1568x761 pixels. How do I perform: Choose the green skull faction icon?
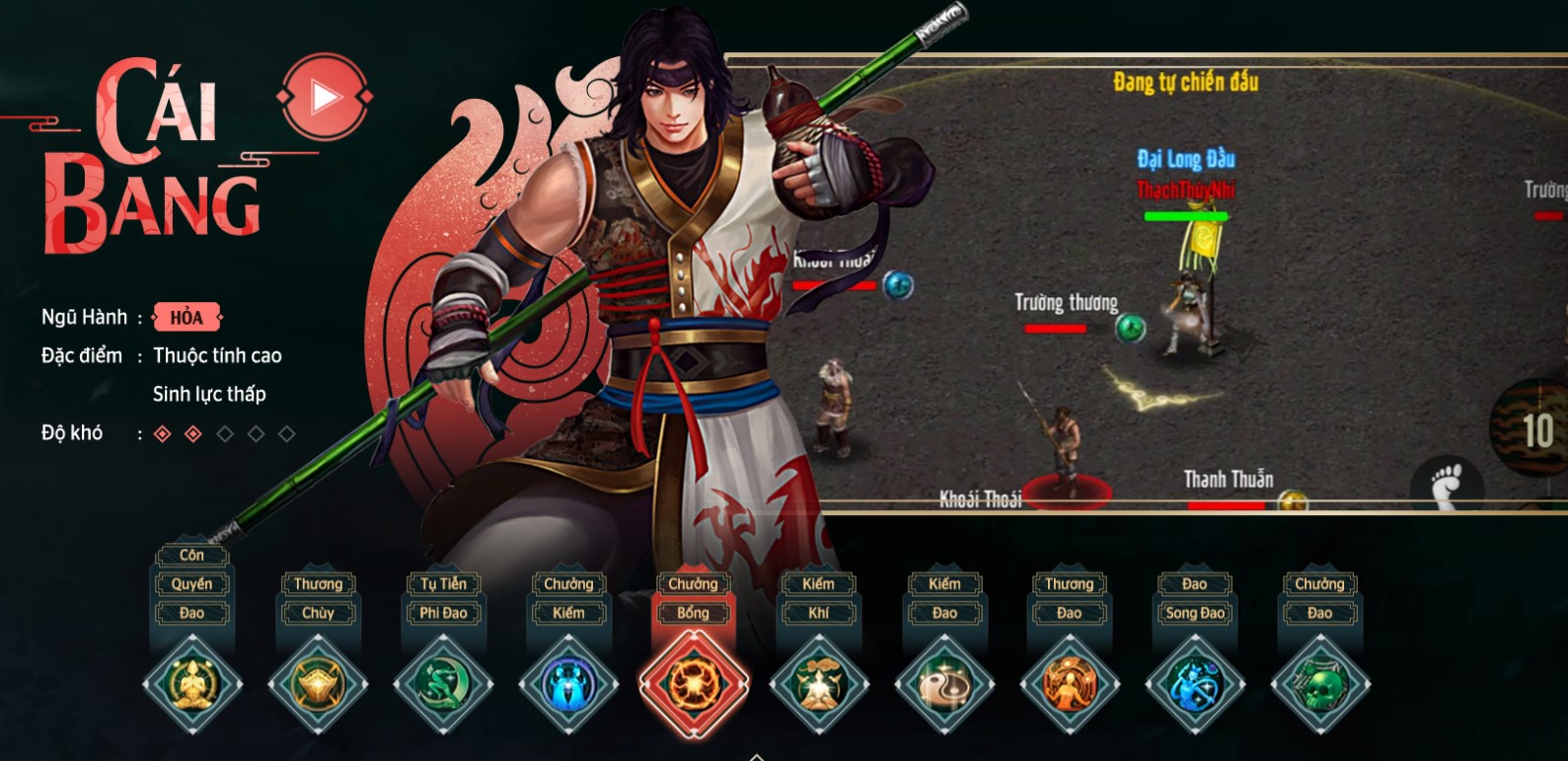pyautogui.click(x=1320, y=683)
